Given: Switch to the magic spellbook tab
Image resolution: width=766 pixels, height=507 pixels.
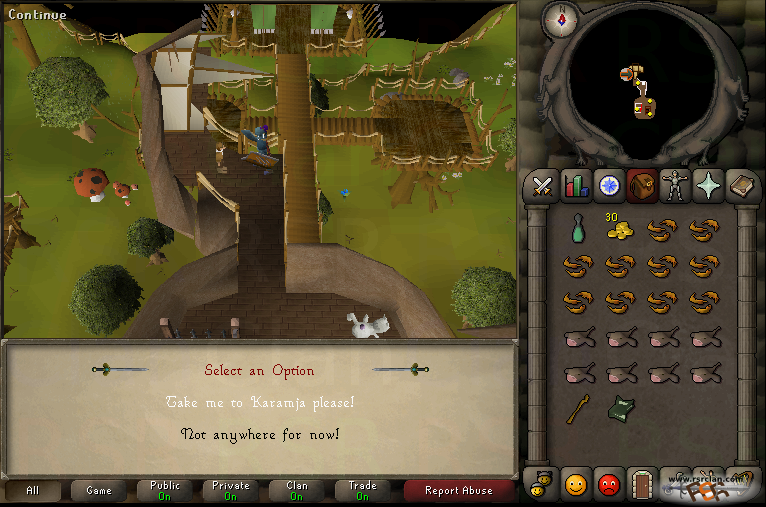Looking at the screenshot, I should point(740,186).
